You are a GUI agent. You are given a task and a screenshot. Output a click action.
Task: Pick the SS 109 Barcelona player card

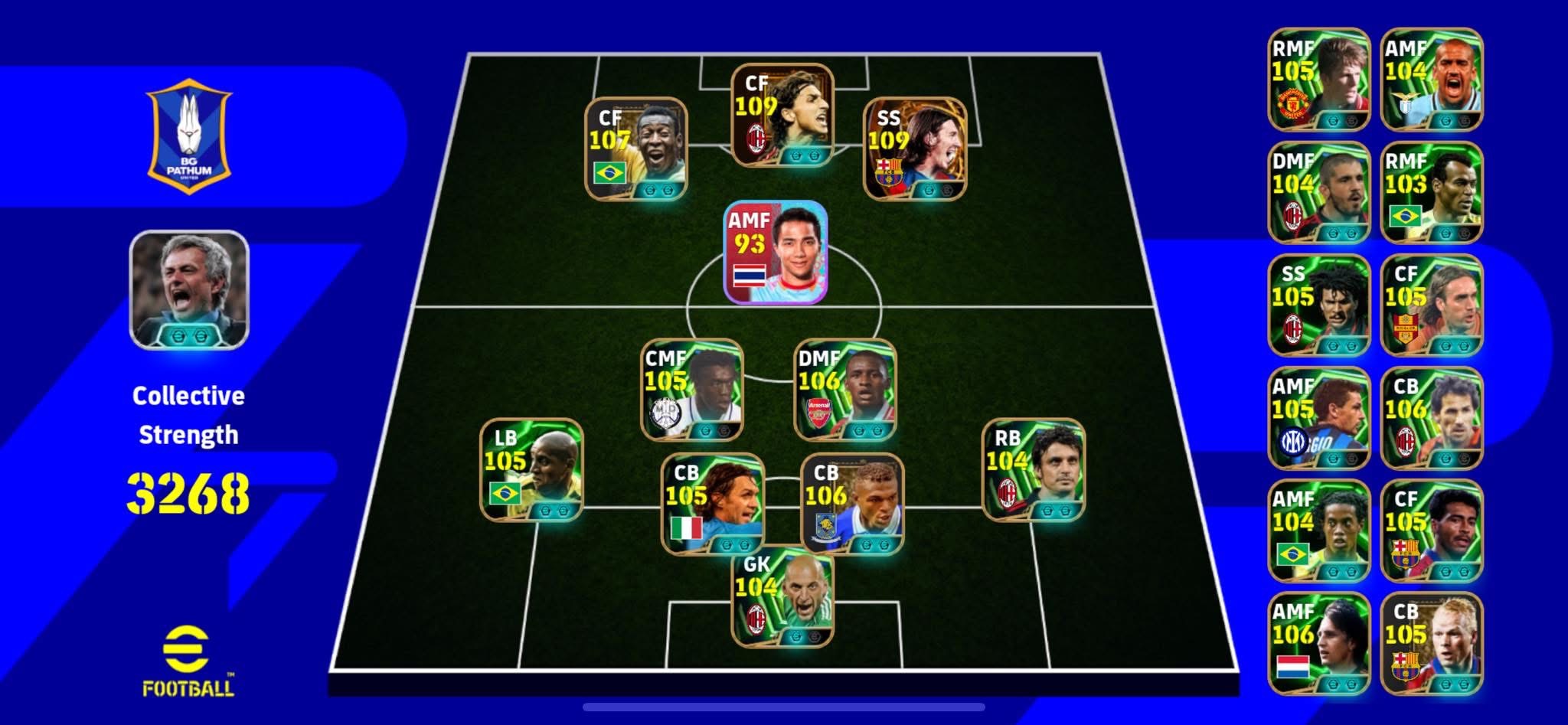click(x=914, y=149)
